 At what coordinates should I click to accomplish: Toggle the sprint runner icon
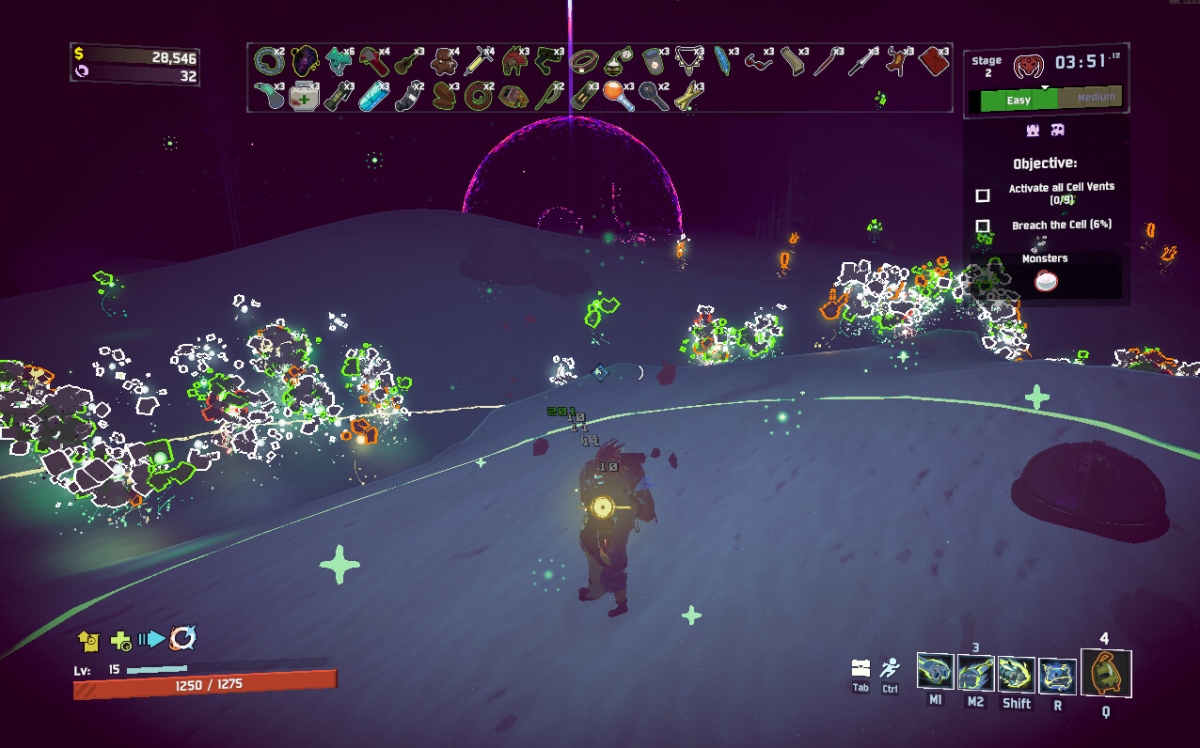890,668
